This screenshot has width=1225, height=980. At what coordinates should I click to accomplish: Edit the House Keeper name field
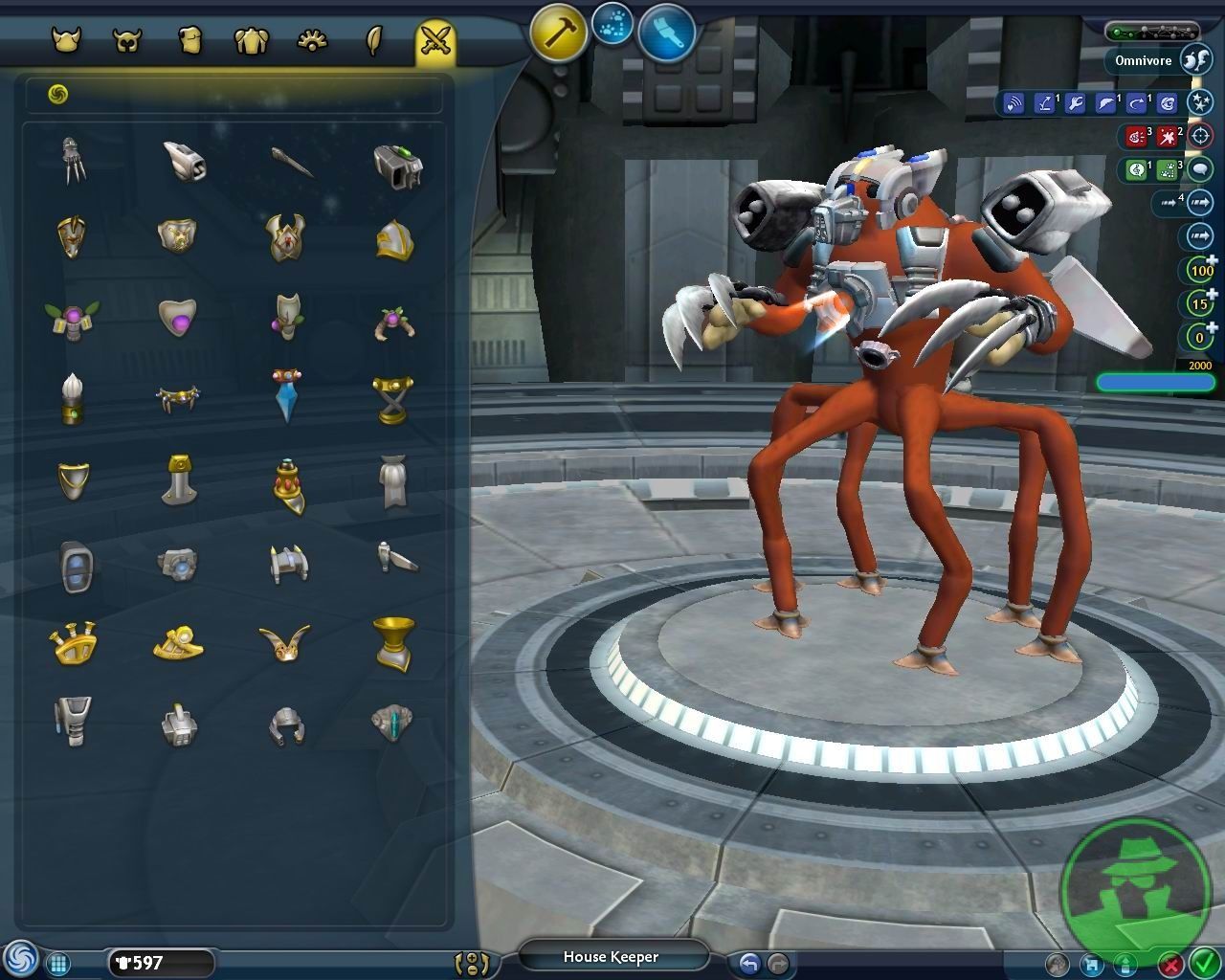click(612, 956)
